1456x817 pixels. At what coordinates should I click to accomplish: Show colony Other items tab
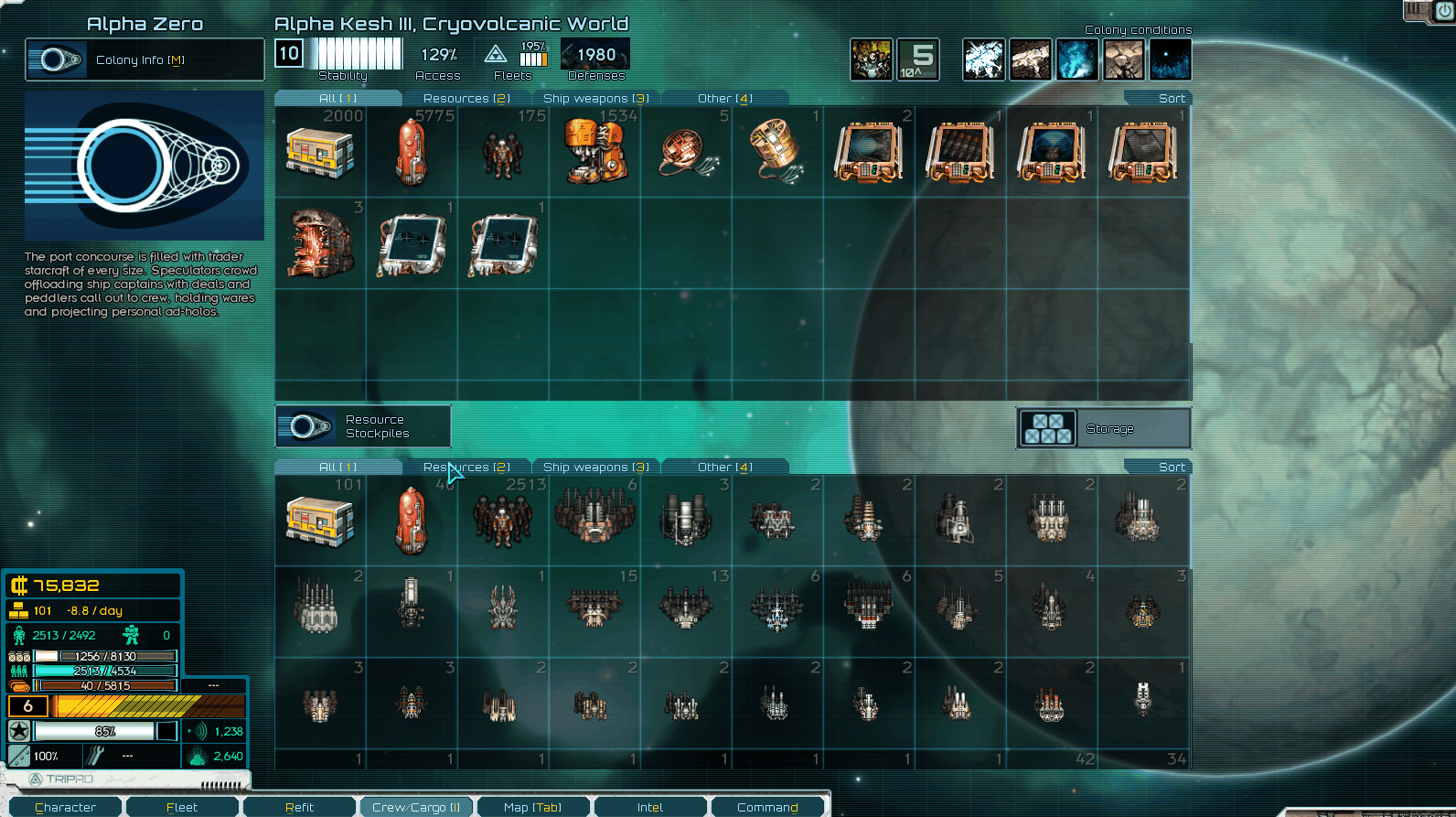724,98
